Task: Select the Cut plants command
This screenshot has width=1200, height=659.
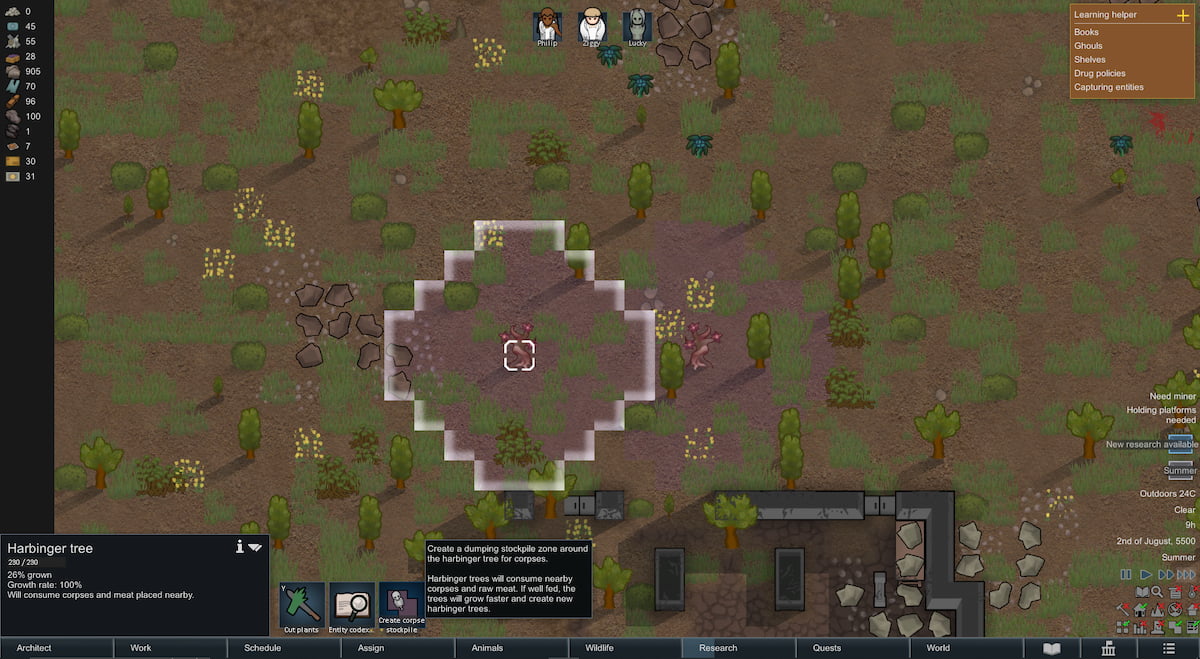Action: [301, 606]
